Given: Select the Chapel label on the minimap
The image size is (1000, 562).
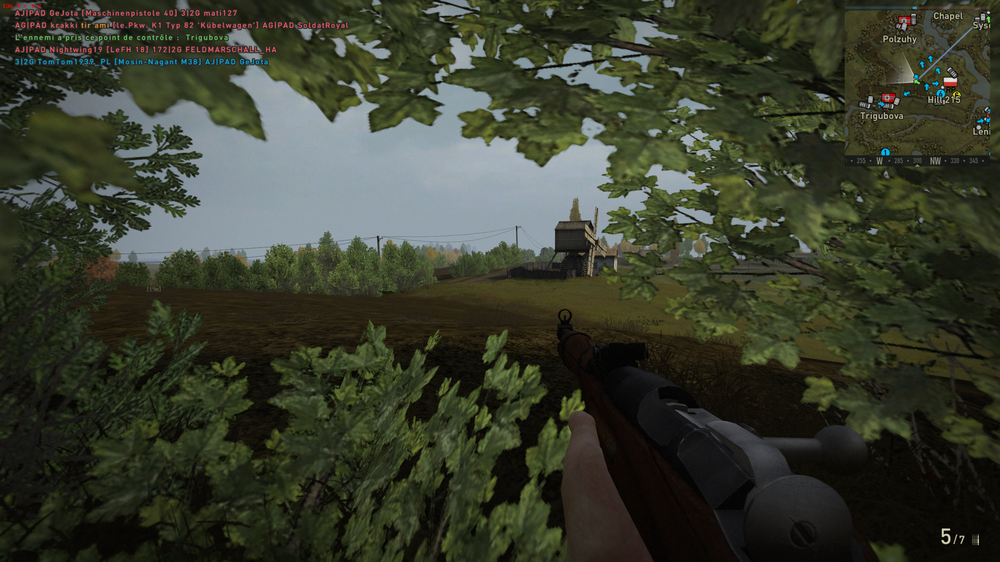Looking at the screenshot, I should pyautogui.click(x=947, y=16).
